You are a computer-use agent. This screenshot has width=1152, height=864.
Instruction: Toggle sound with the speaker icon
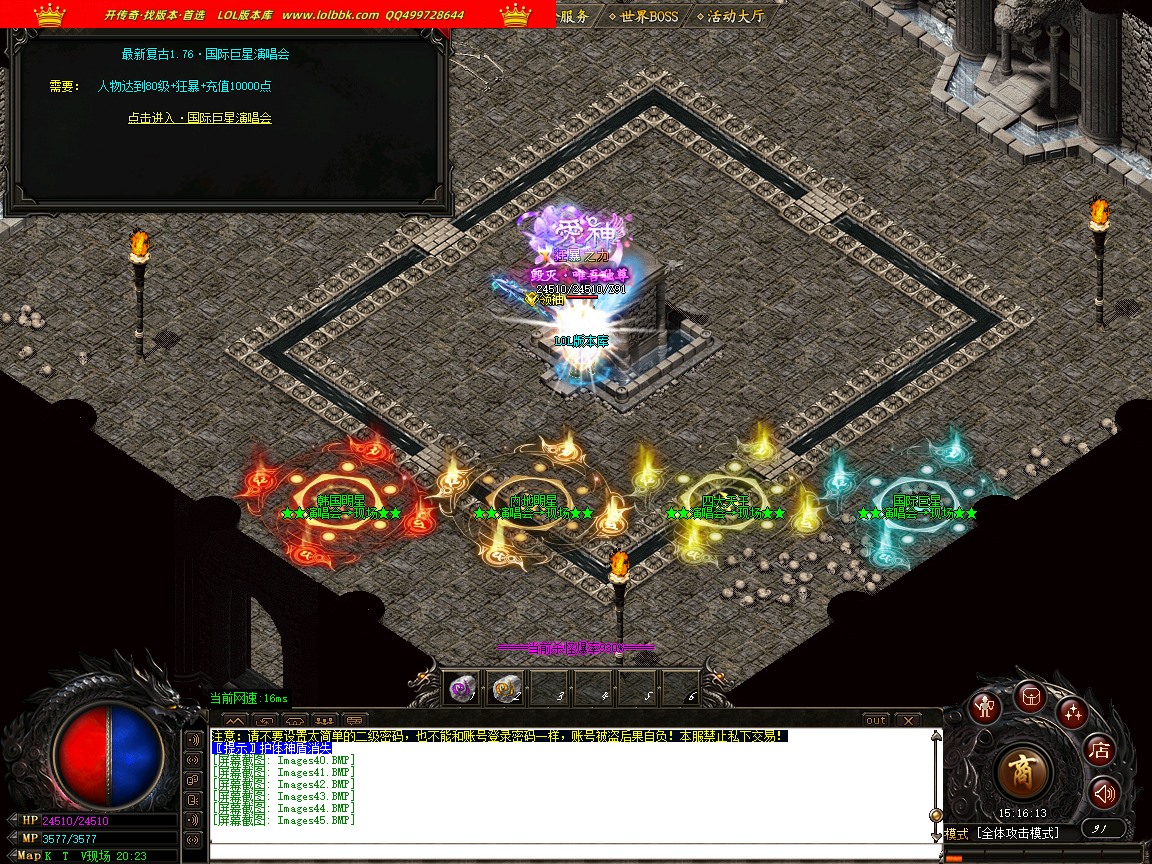1104,794
